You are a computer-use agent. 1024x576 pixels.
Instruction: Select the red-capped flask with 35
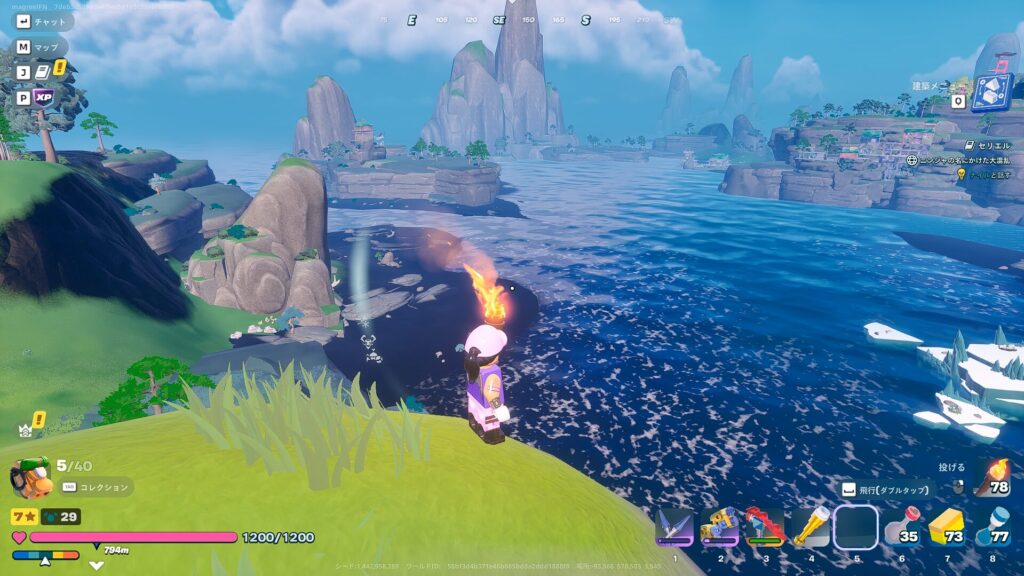pos(901,527)
